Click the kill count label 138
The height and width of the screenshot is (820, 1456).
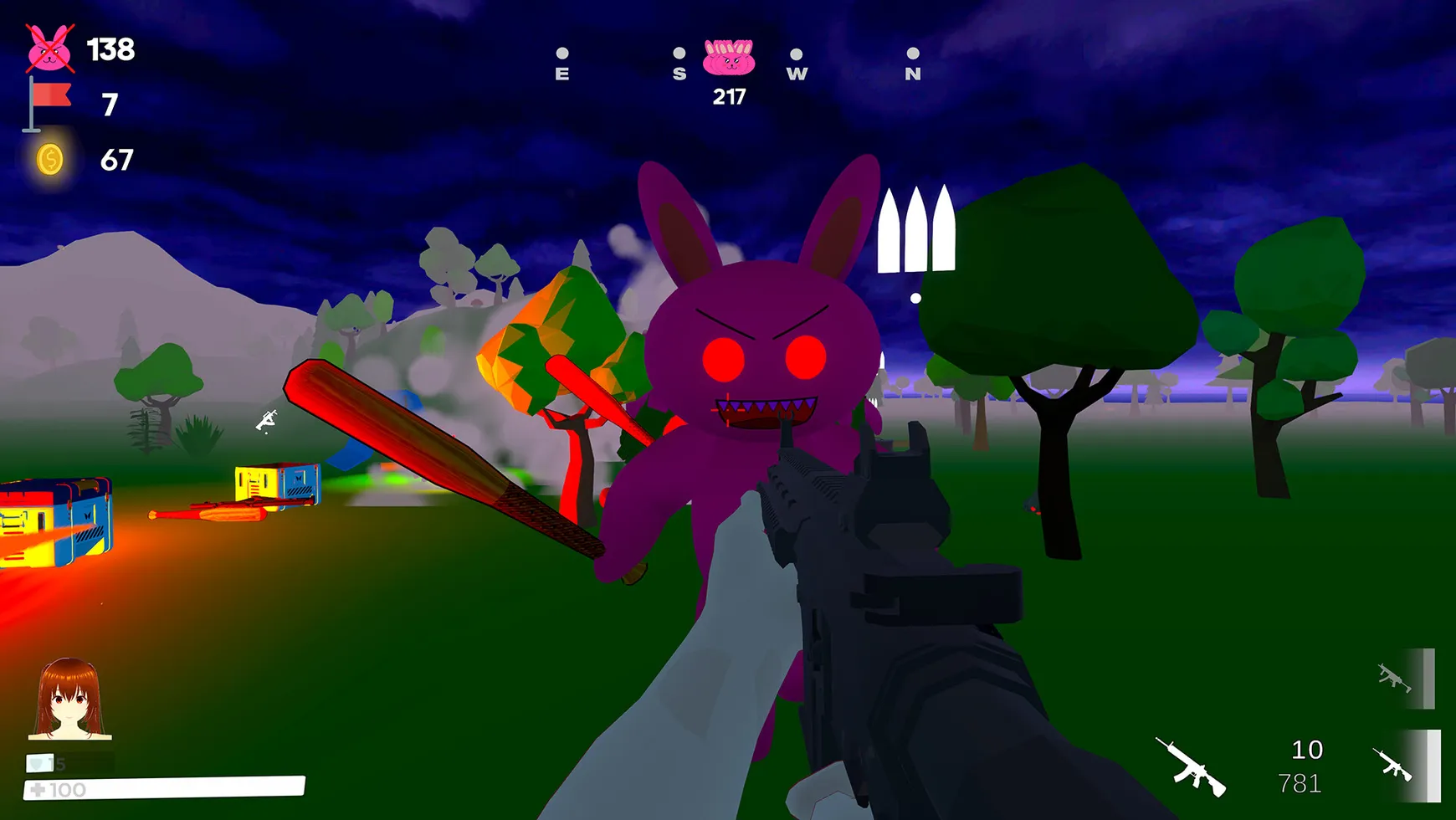pos(111,50)
